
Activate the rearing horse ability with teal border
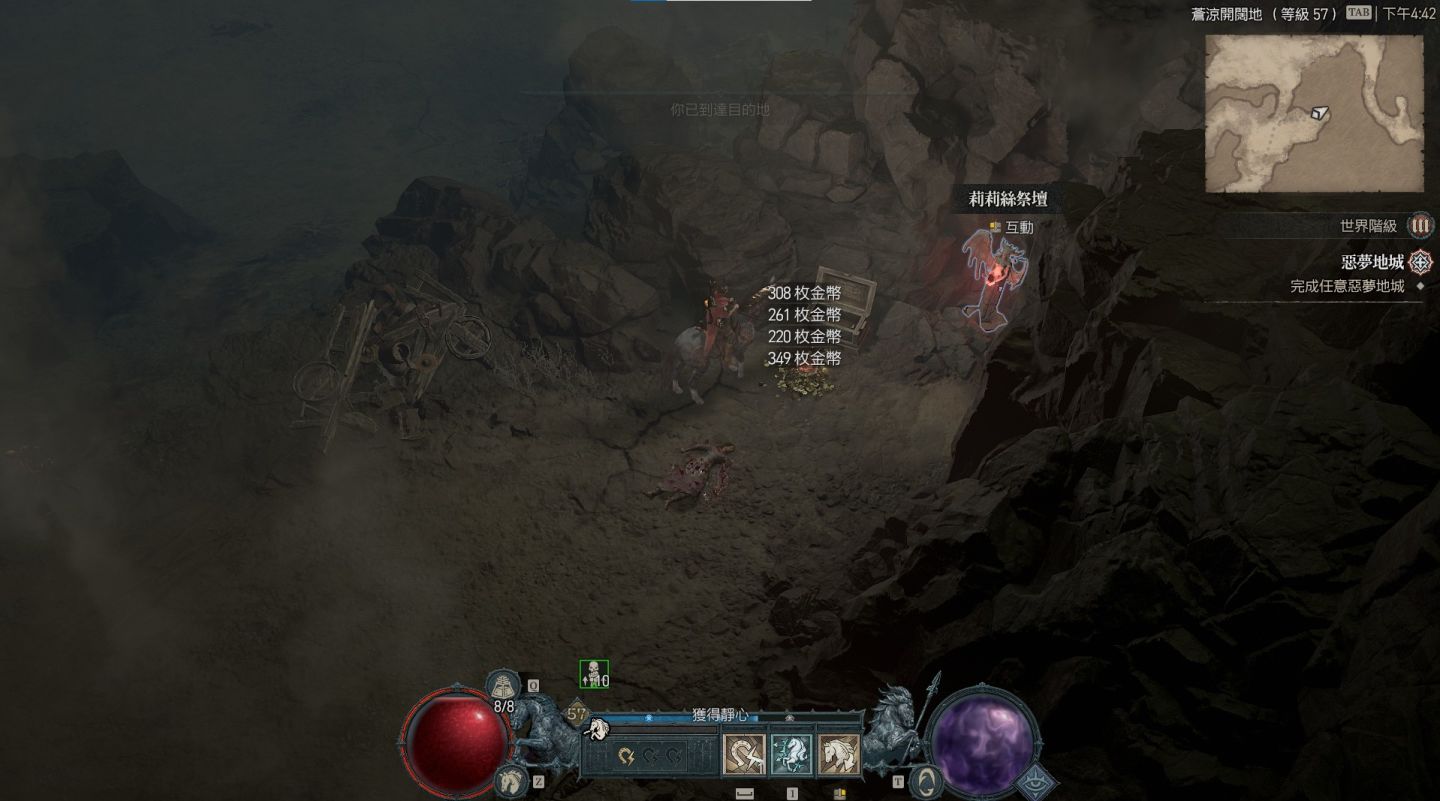click(x=791, y=755)
